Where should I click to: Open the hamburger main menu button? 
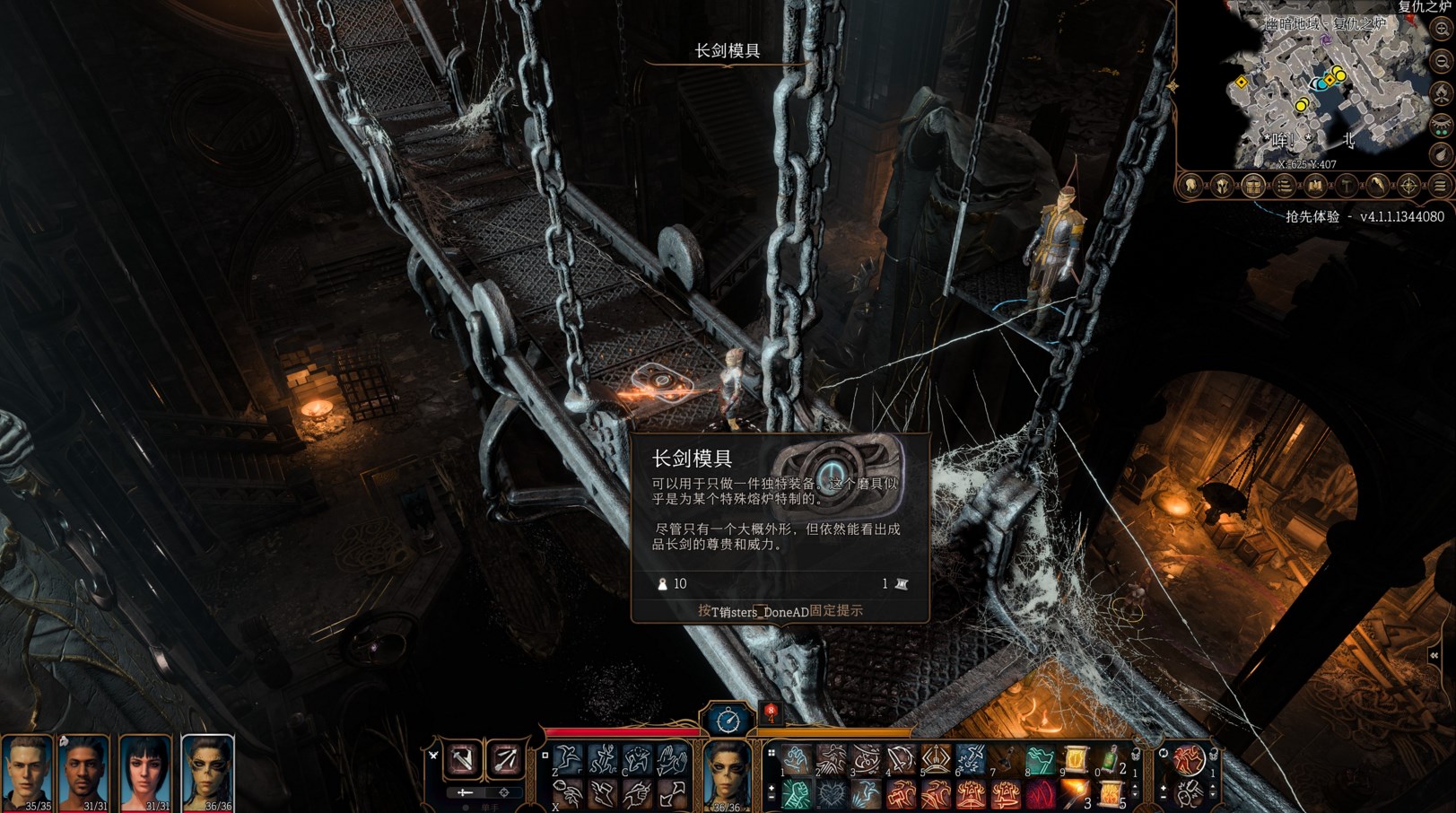click(x=1440, y=187)
